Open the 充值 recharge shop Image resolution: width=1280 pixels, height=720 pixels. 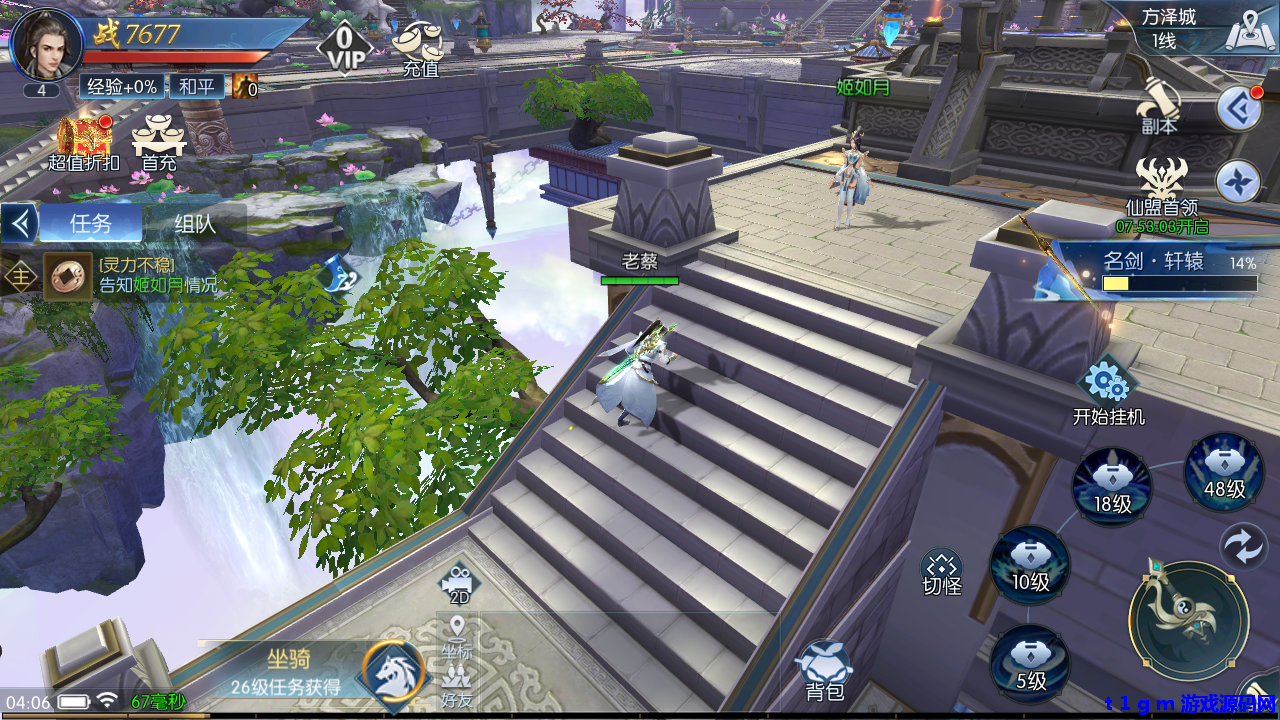click(x=420, y=48)
